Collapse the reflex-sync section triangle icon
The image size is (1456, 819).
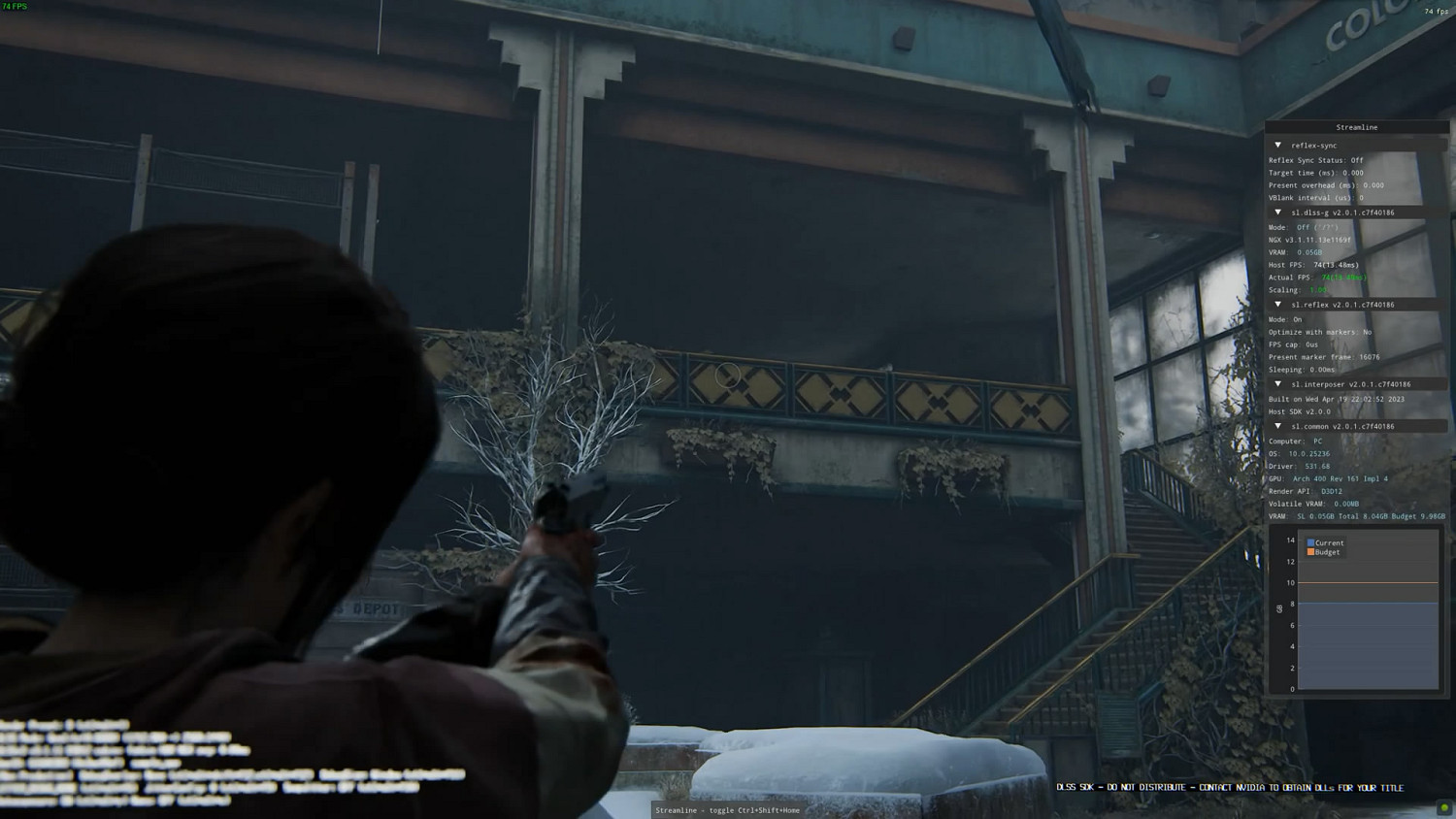point(1278,145)
